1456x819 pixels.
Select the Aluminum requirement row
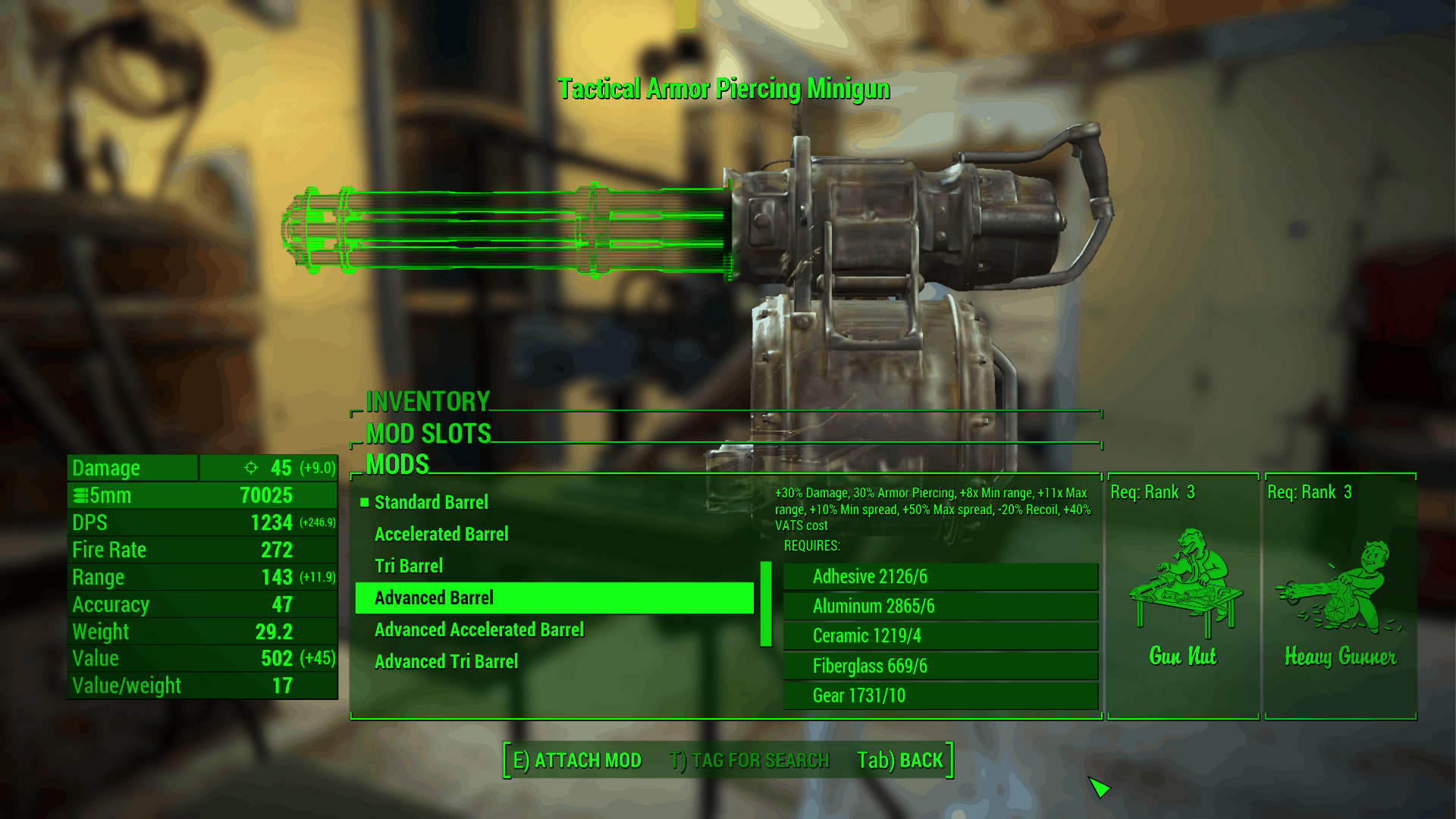point(940,607)
